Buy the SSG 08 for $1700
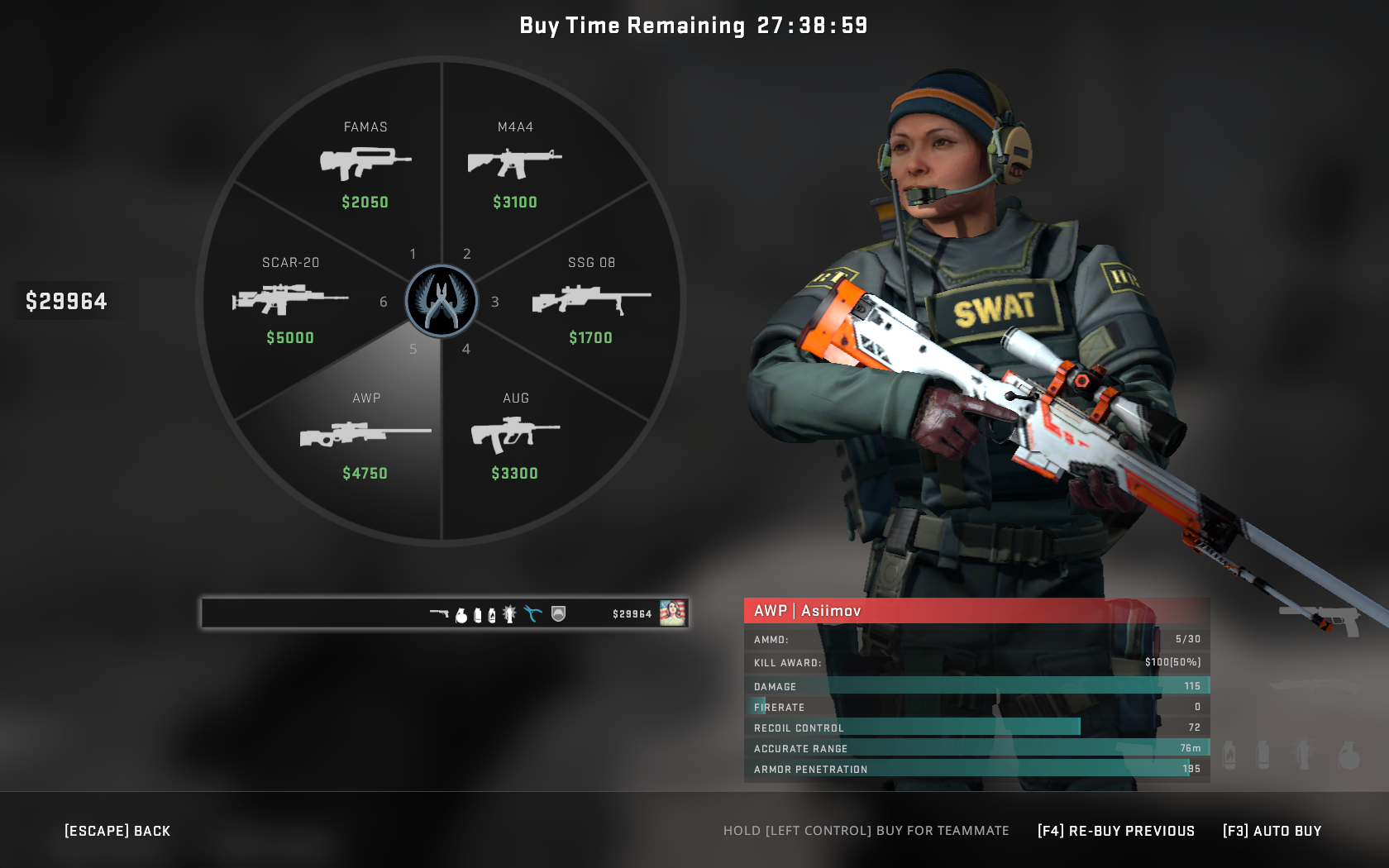 [x=590, y=299]
